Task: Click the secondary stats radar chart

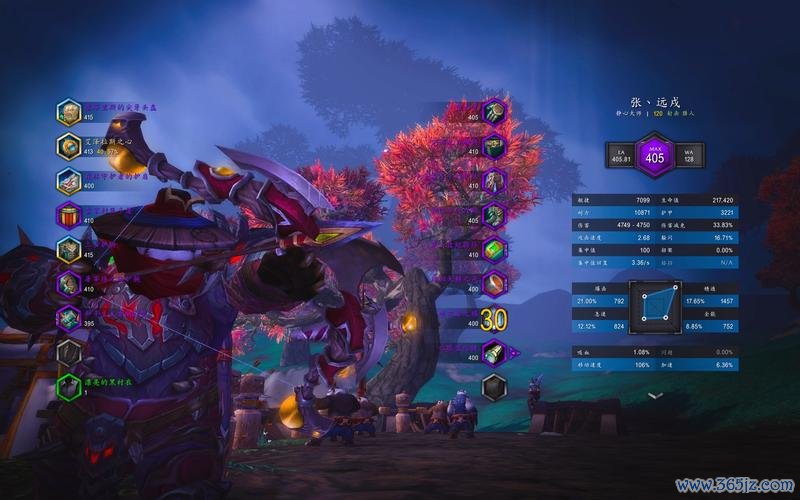Action: [655, 306]
